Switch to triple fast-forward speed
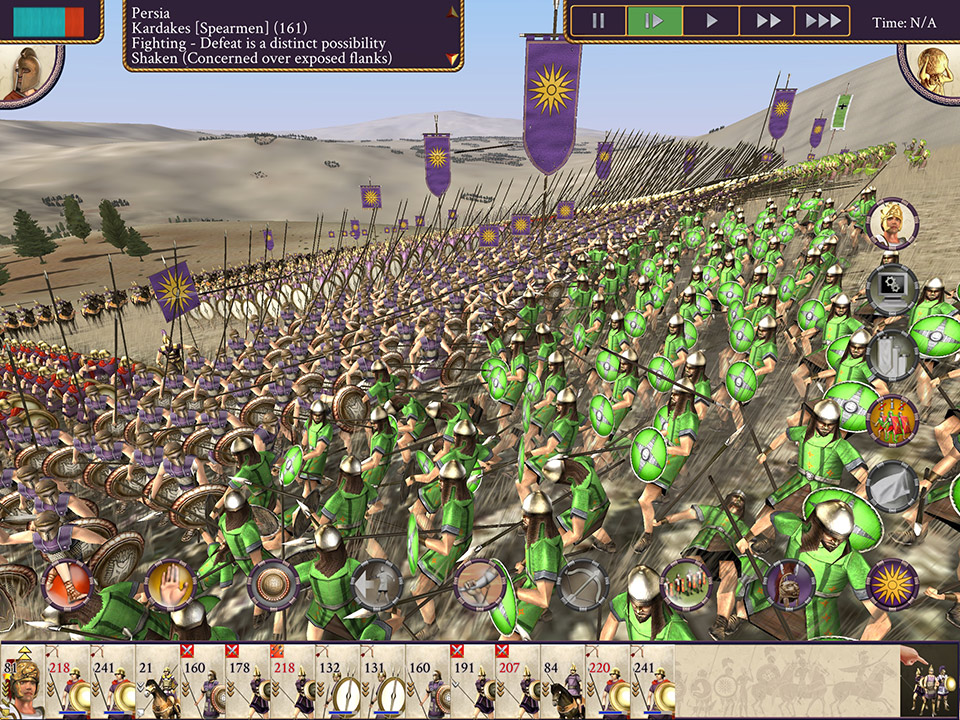960x720 pixels. [823, 21]
